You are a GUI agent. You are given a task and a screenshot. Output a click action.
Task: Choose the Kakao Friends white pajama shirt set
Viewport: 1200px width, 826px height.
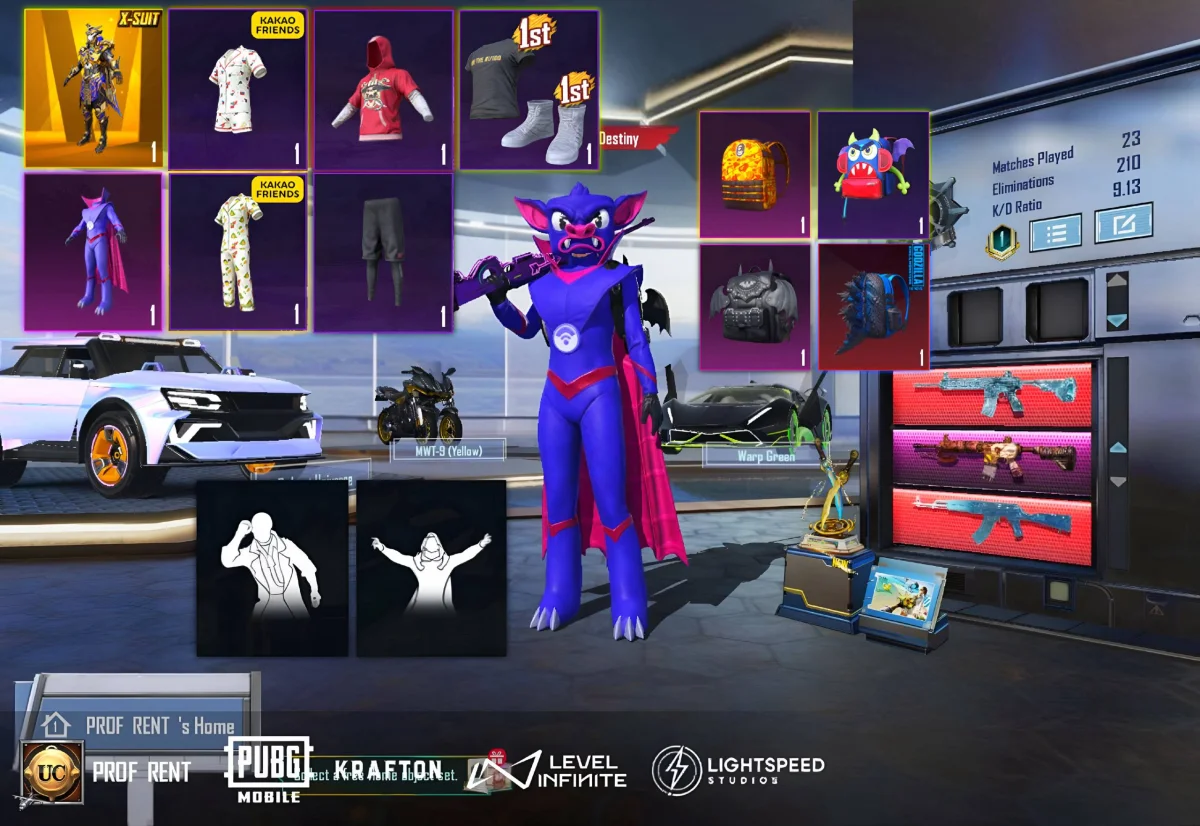[238, 89]
